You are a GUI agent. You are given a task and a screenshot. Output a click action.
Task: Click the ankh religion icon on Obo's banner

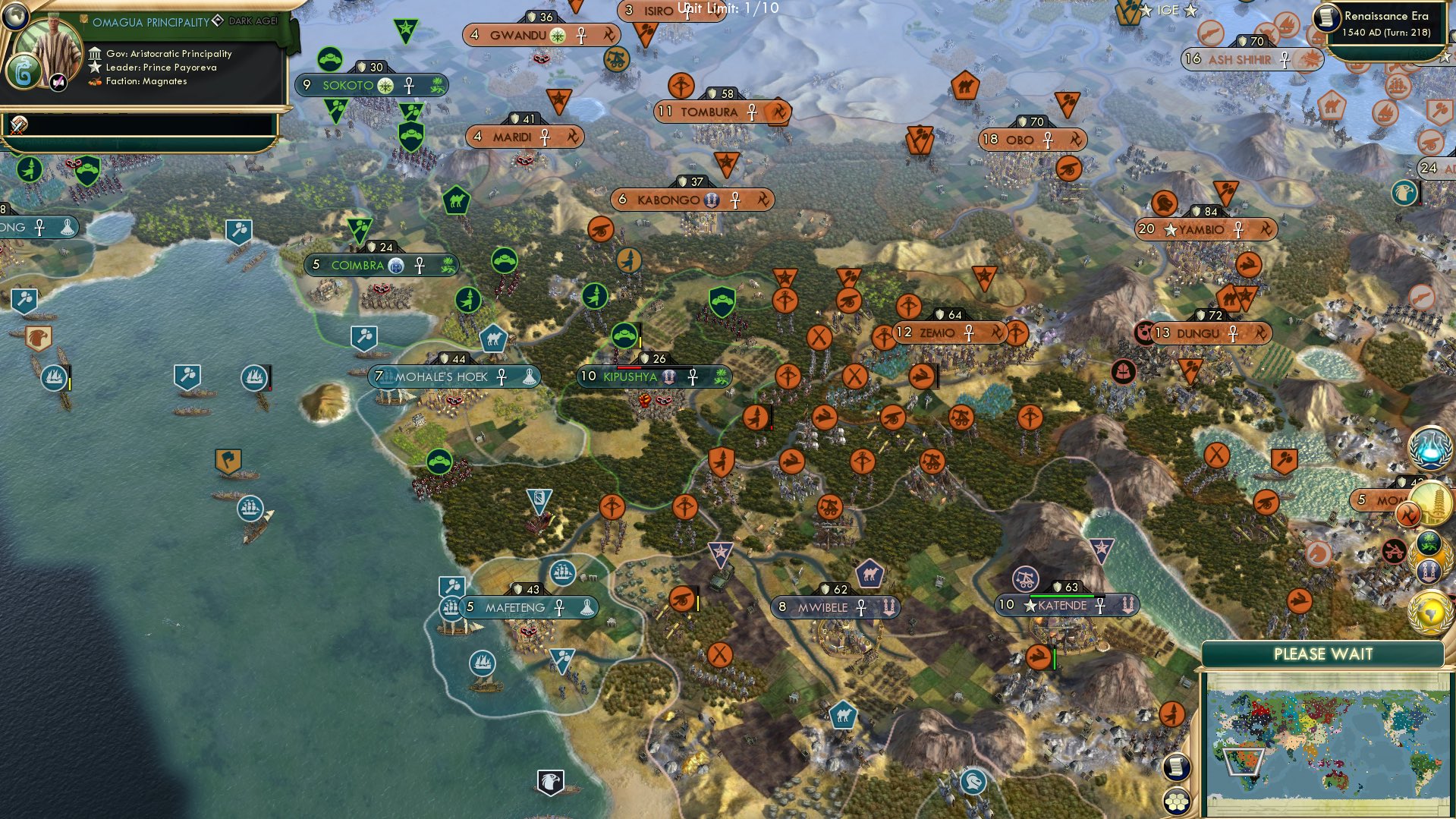tap(1050, 140)
